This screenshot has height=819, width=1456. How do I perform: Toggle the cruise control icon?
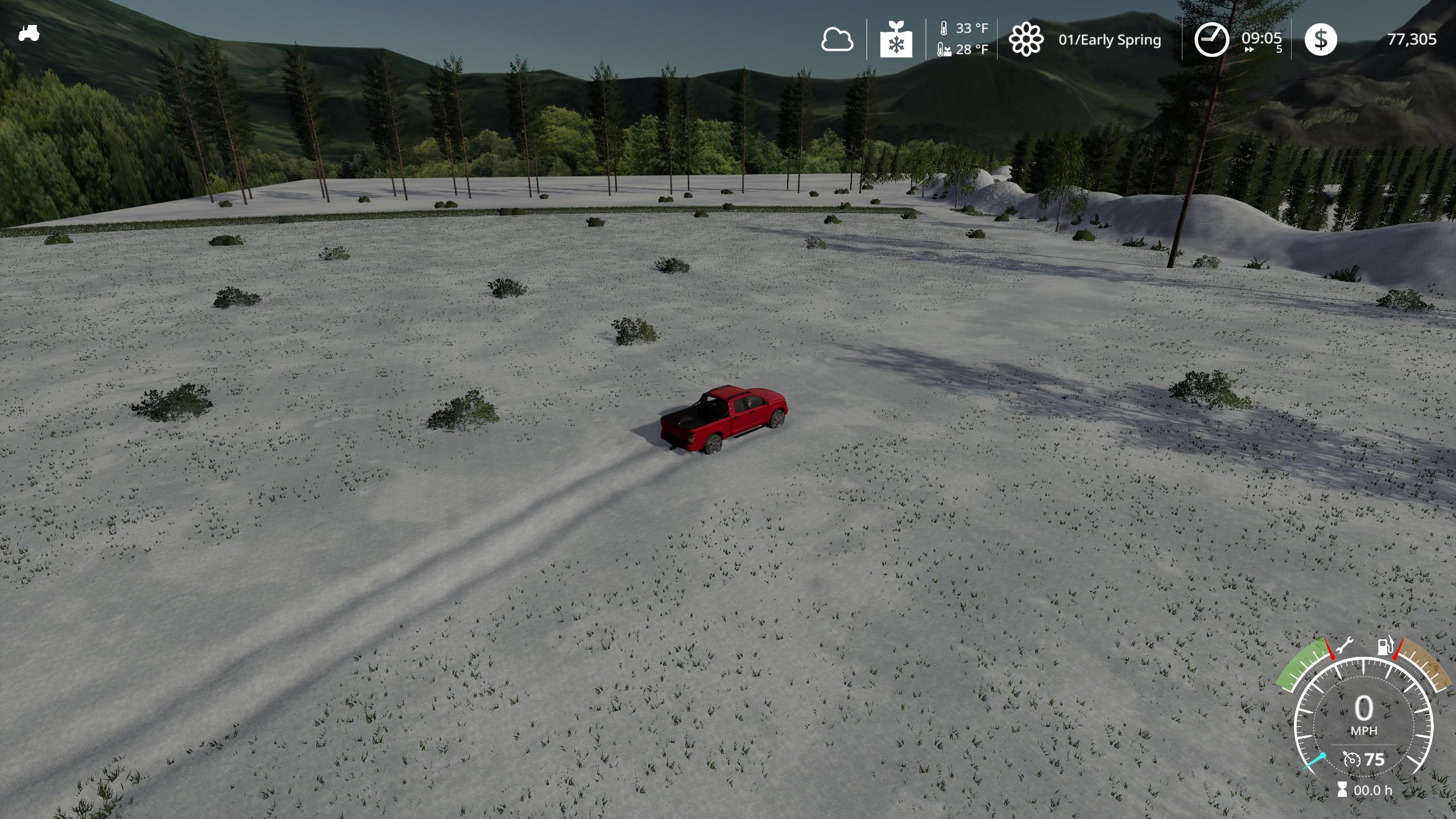(1352, 759)
